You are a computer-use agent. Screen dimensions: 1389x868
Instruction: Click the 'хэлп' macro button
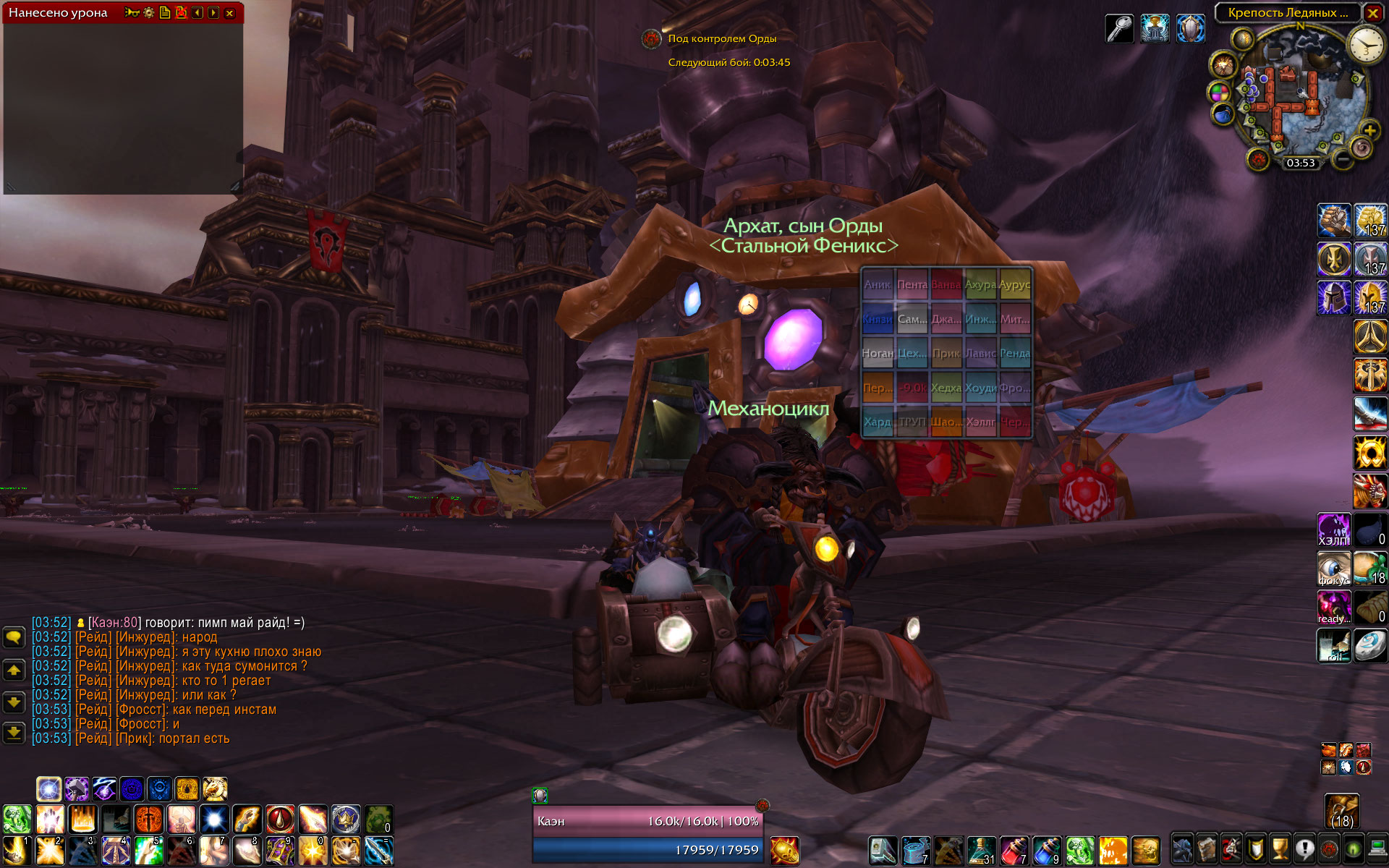point(1333,530)
